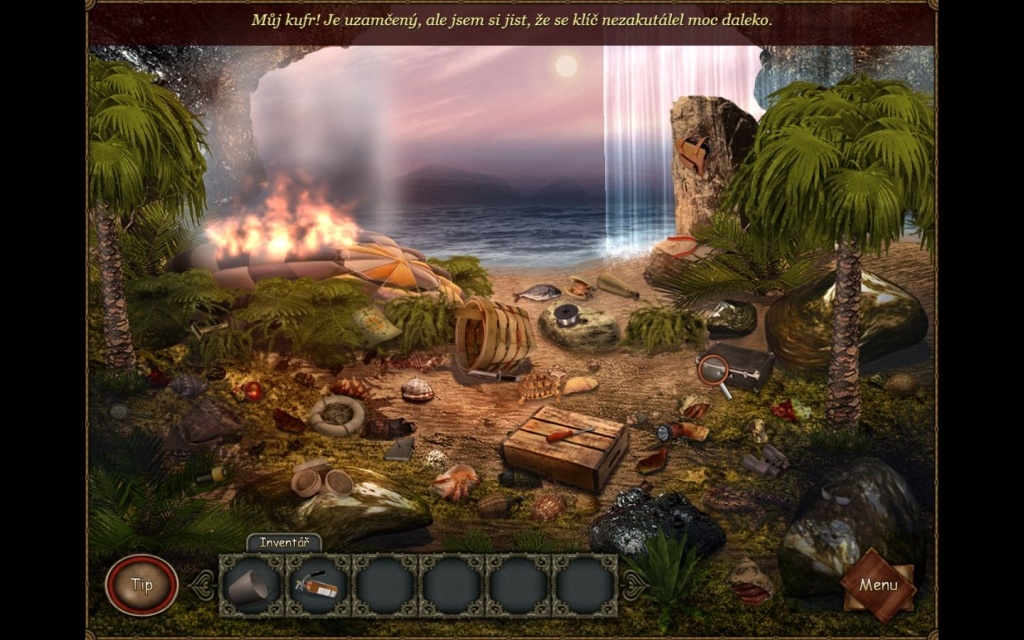
Task: Use the Tip hint button
Action: click(x=141, y=585)
